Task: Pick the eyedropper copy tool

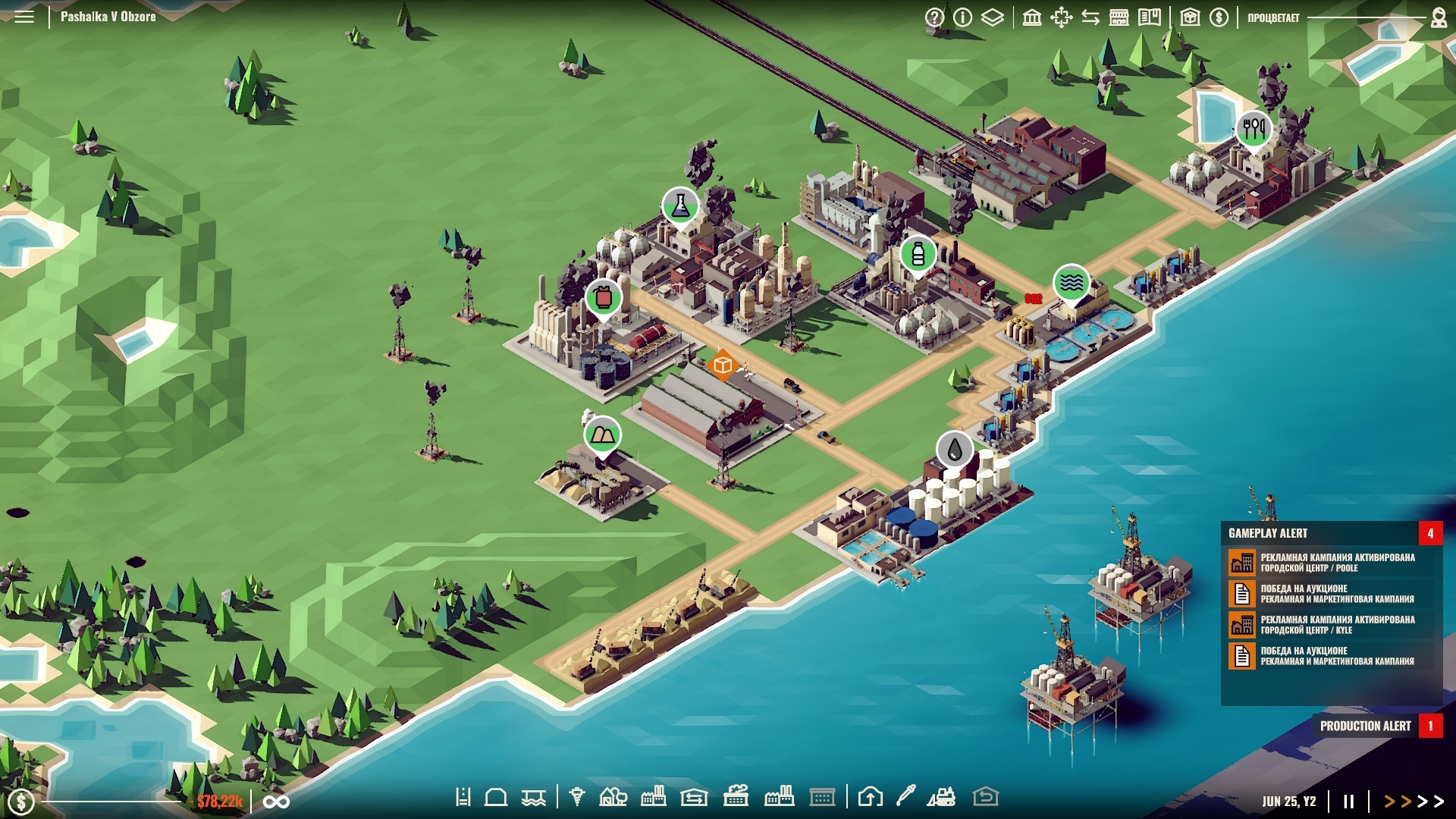Action: click(906, 795)
